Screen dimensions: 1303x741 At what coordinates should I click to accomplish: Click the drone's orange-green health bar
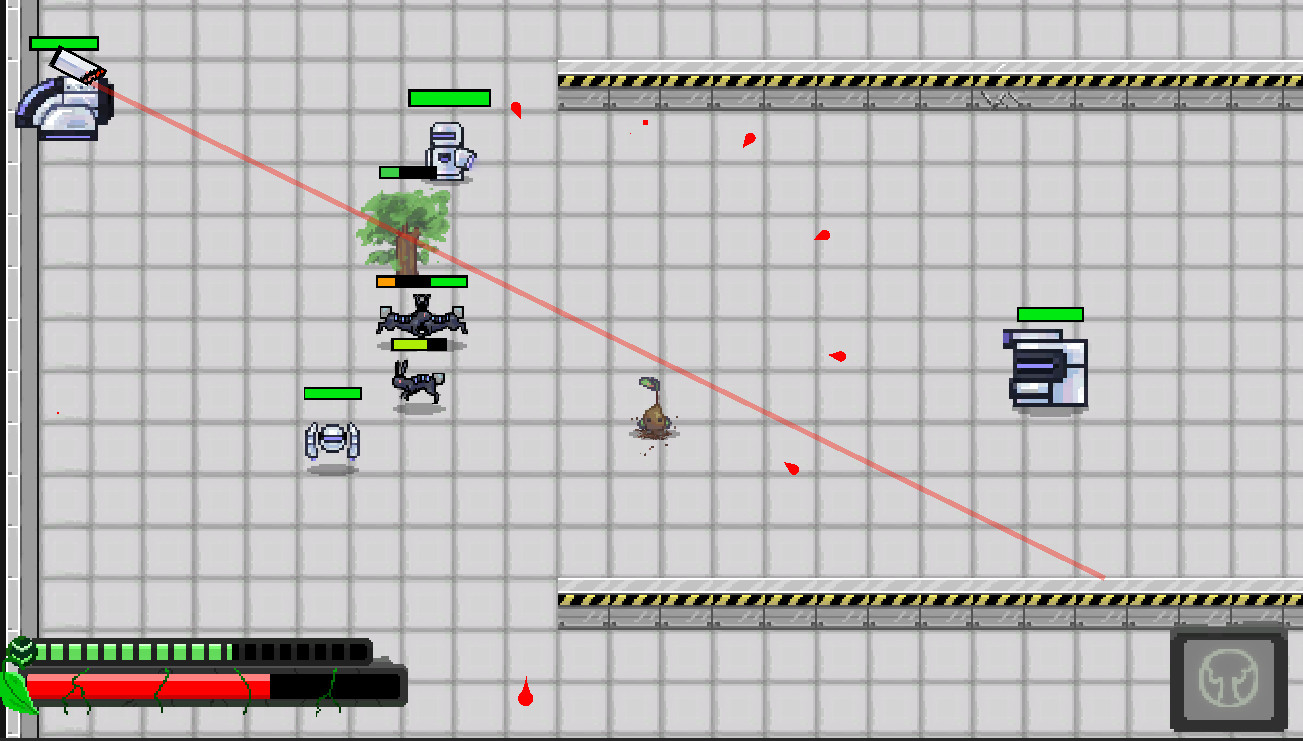pos(421,281)
